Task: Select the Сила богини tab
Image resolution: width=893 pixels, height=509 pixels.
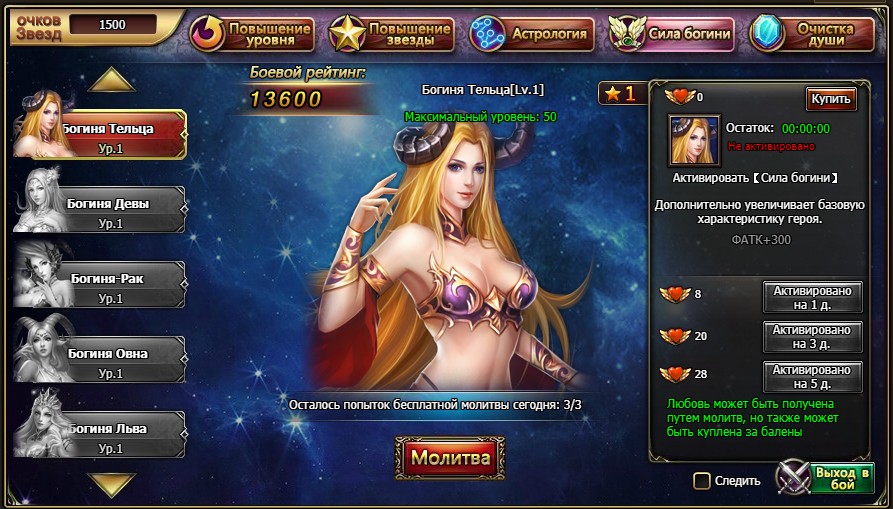Action: (x=672, y=33)
